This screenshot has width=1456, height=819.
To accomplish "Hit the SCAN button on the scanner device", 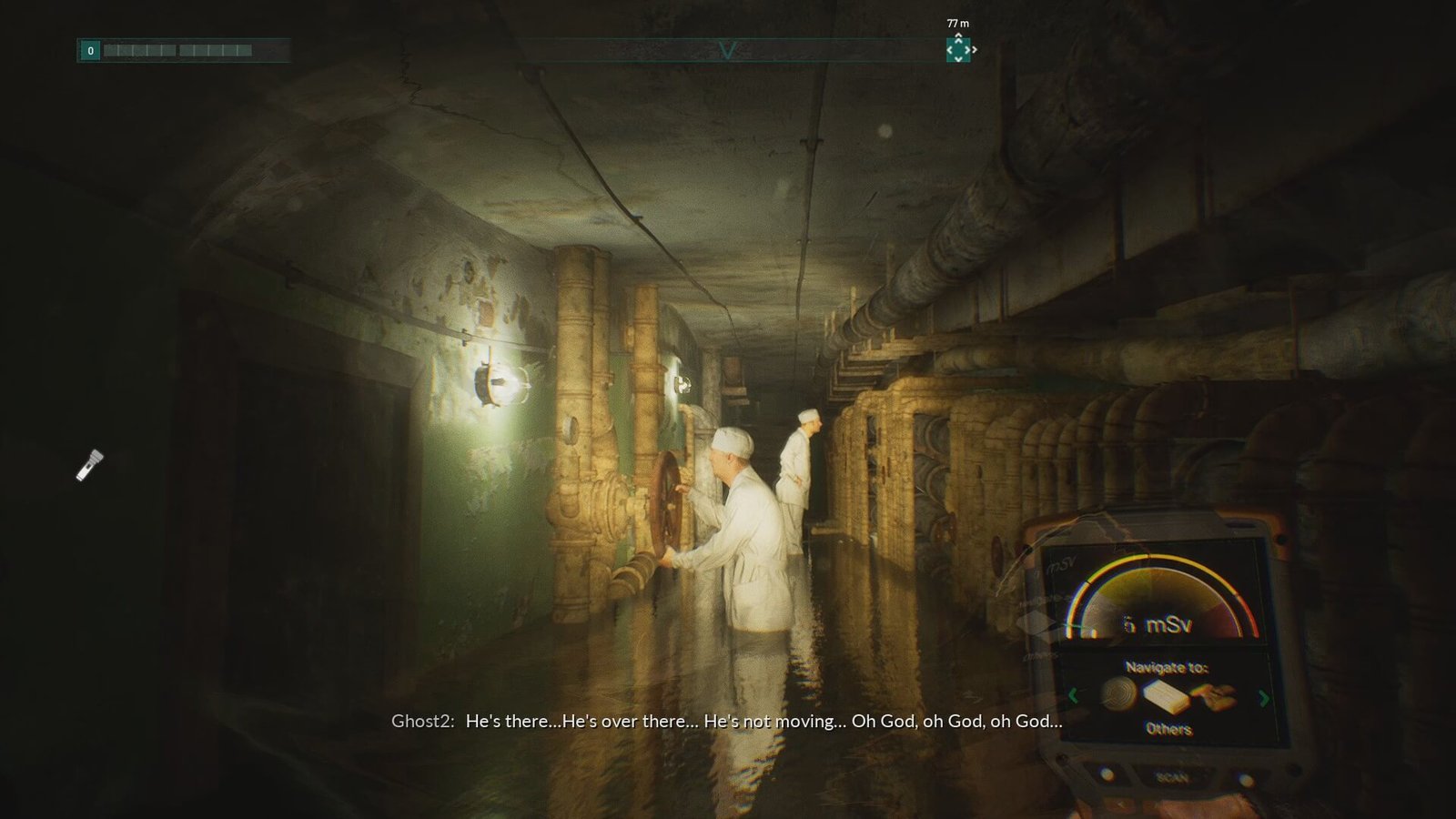I will 1172,777.
